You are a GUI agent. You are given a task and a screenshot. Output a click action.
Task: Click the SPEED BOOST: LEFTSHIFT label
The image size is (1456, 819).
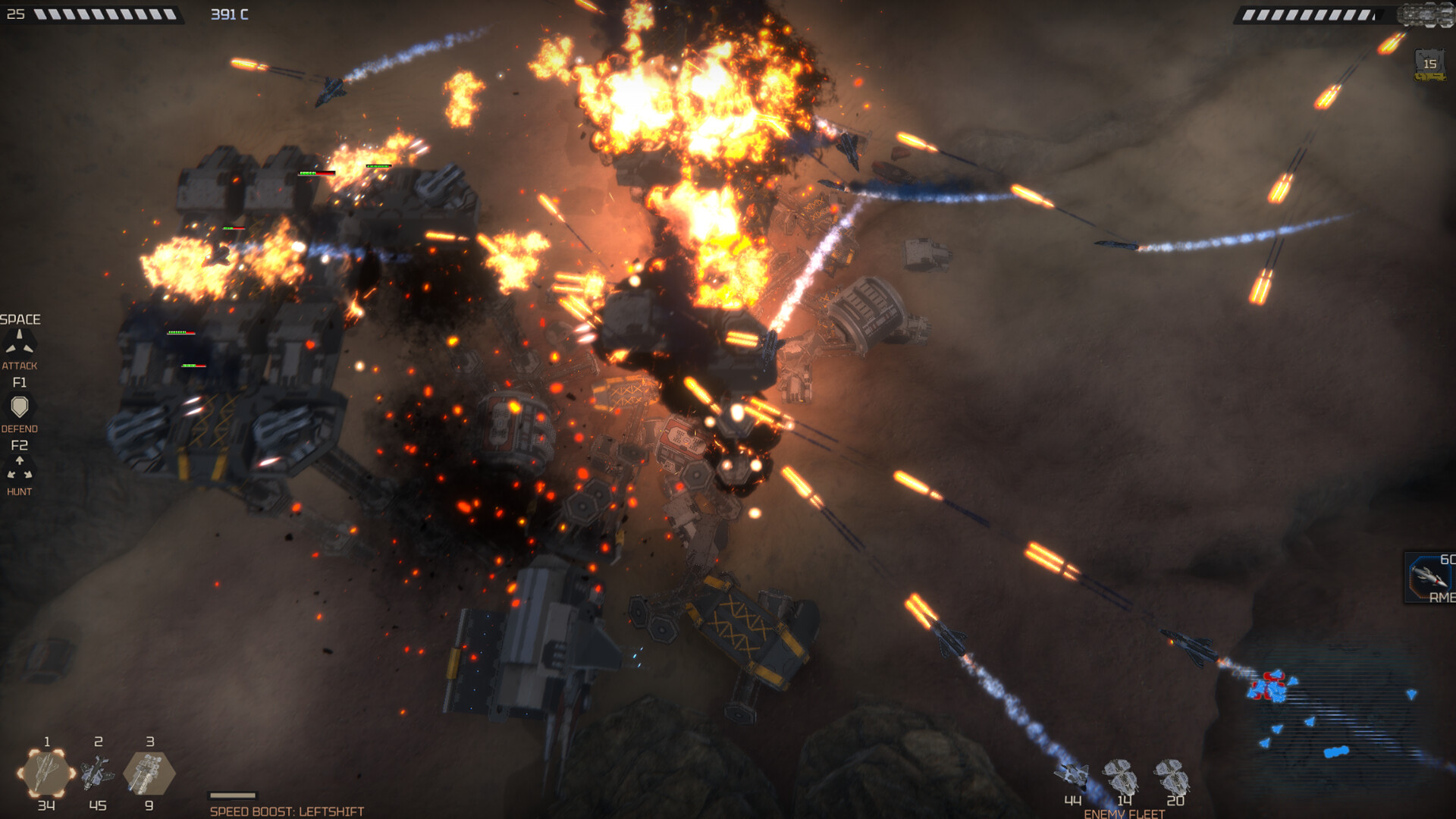(x=288, y=810)
